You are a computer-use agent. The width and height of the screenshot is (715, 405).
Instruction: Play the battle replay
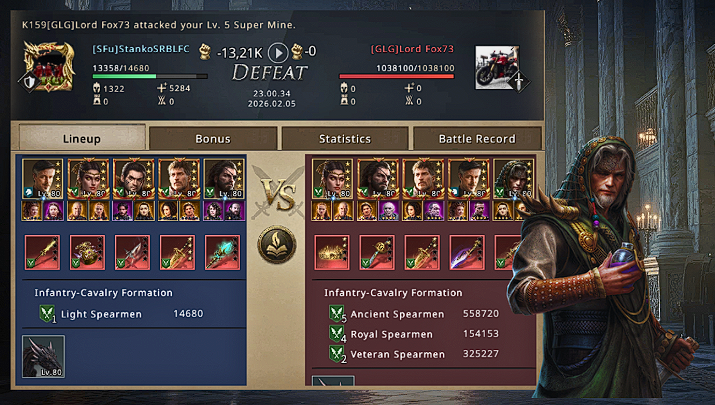pyautogui.click(x=279, y=52)
